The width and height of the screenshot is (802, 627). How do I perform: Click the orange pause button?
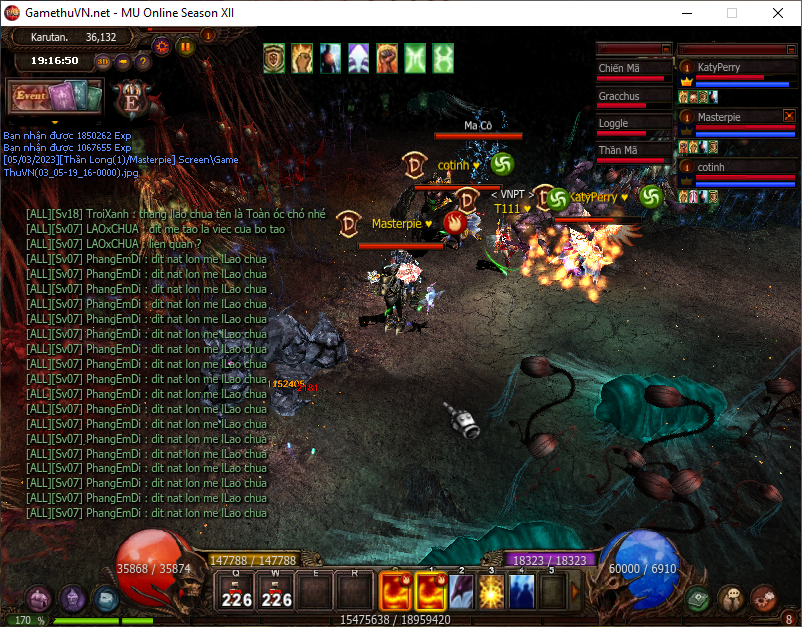[185, 46]
